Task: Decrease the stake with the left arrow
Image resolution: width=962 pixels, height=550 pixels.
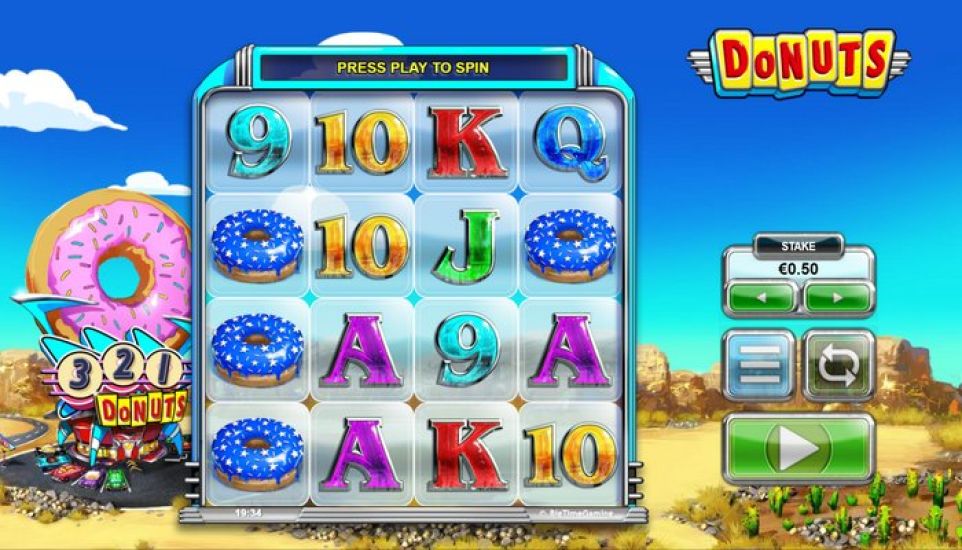Action: pyautogui.click(x=761, y=297)
